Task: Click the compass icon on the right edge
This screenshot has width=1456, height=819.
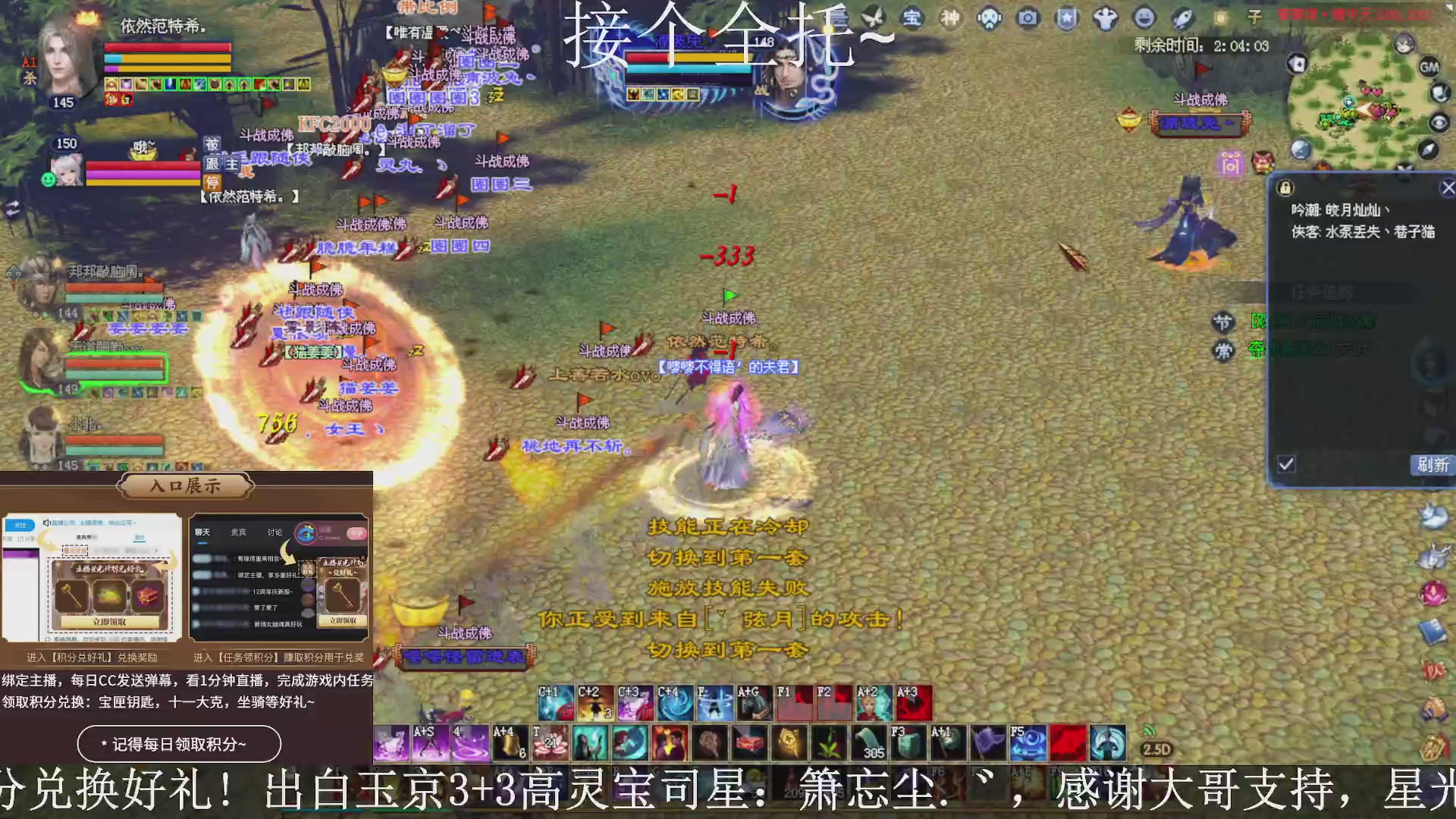Action: click(1429, 149)
